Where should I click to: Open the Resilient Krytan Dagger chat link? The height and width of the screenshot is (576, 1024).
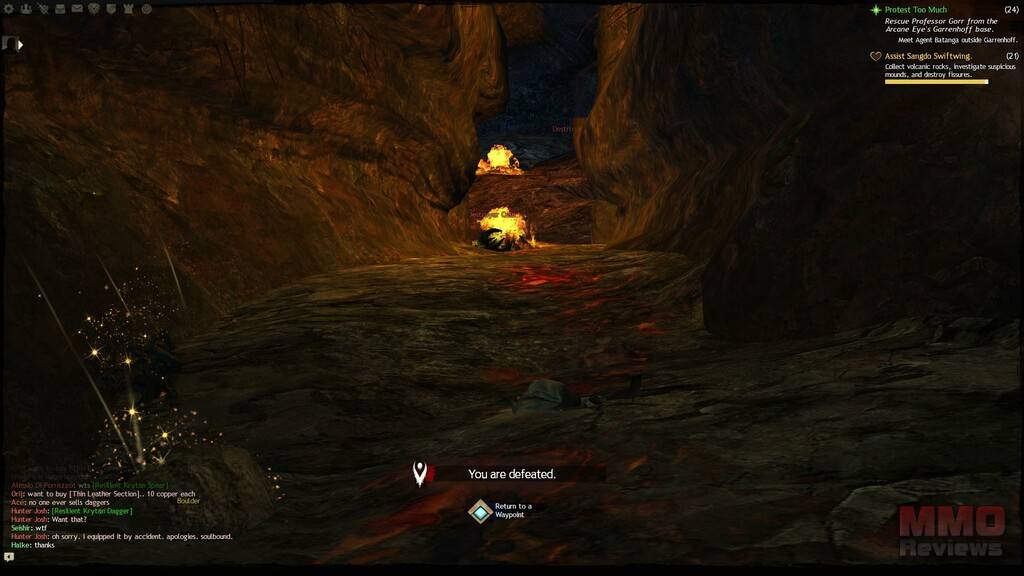91,511
